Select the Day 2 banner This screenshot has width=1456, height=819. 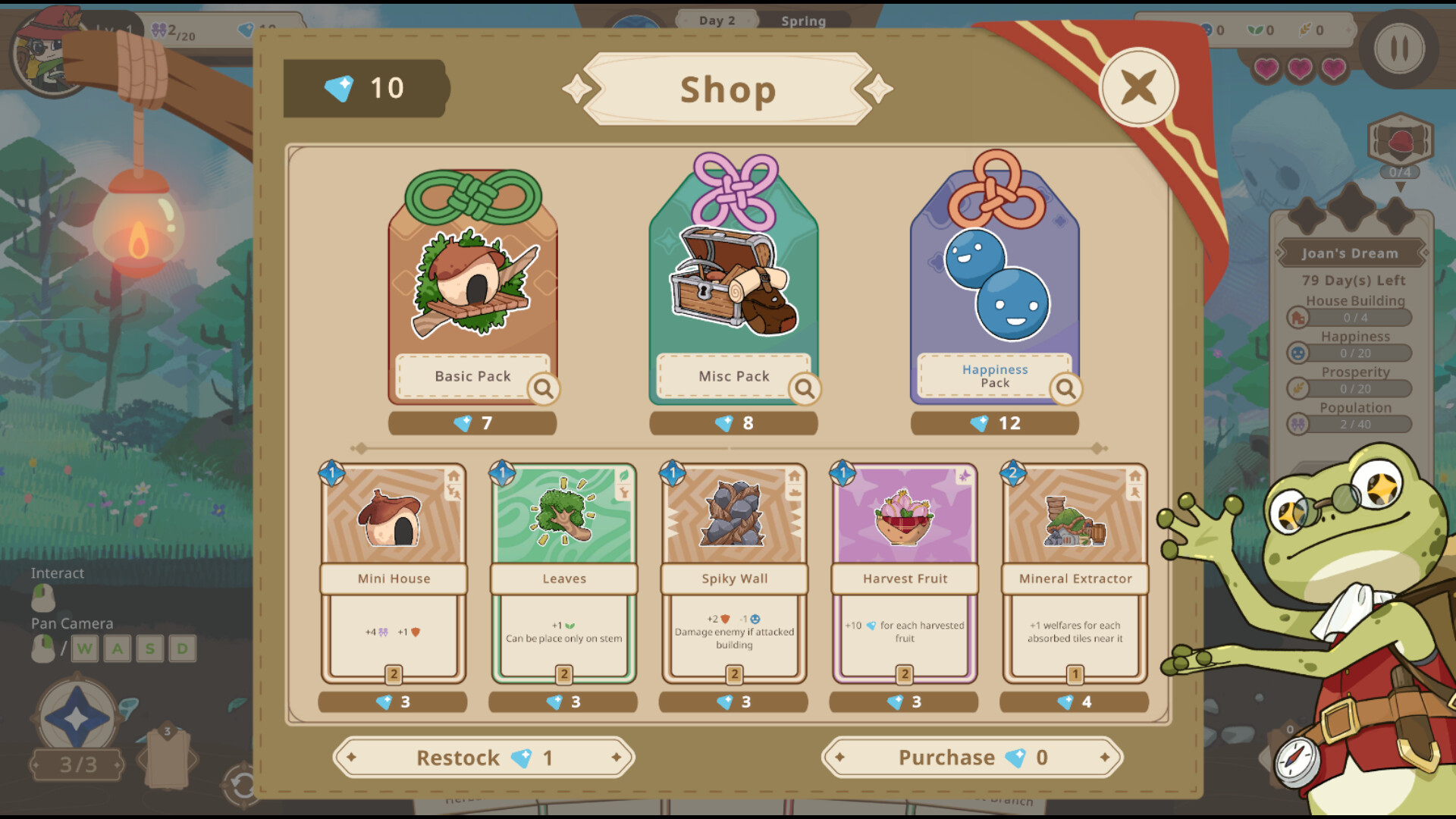[716, 20]
